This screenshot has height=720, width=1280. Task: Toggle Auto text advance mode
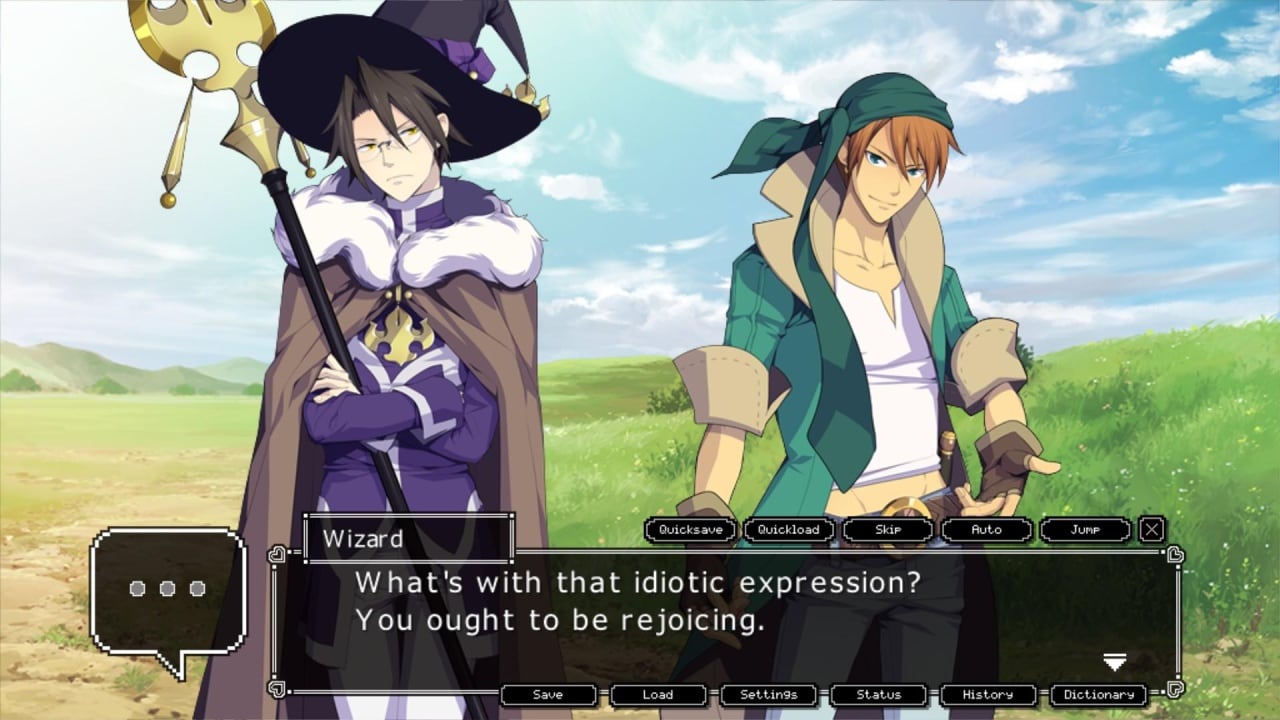[986, 530]
